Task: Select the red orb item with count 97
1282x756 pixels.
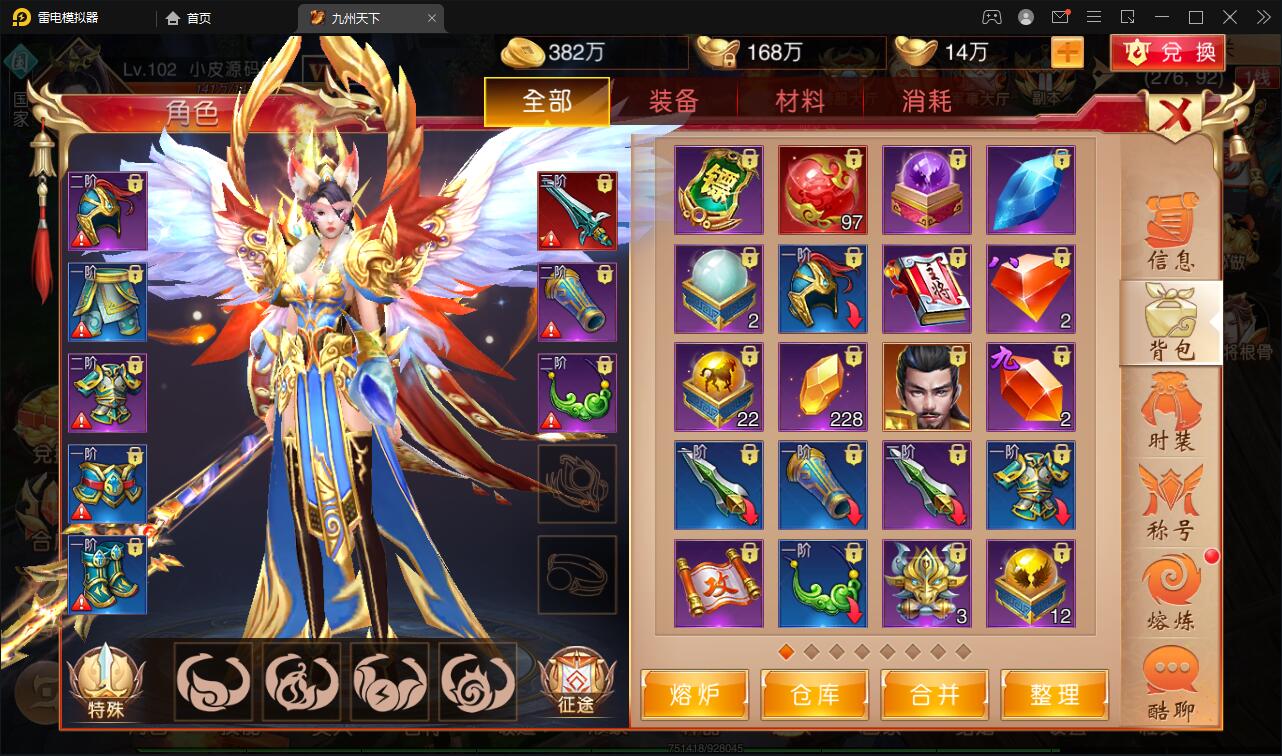Action: (x=823, y=190)
